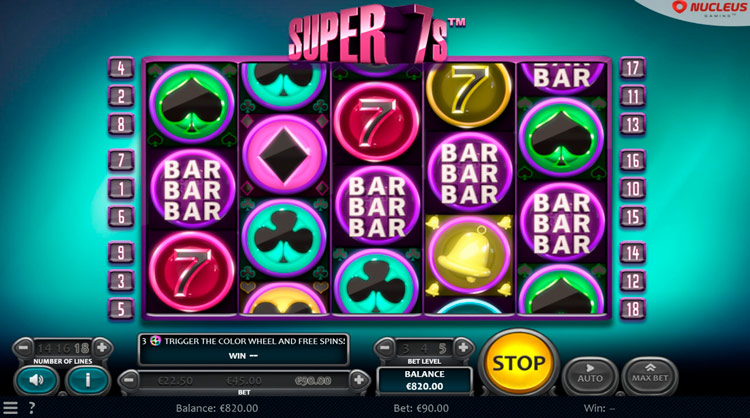Set the Max Bet
The image size is (750, 418).
[650, 376]
